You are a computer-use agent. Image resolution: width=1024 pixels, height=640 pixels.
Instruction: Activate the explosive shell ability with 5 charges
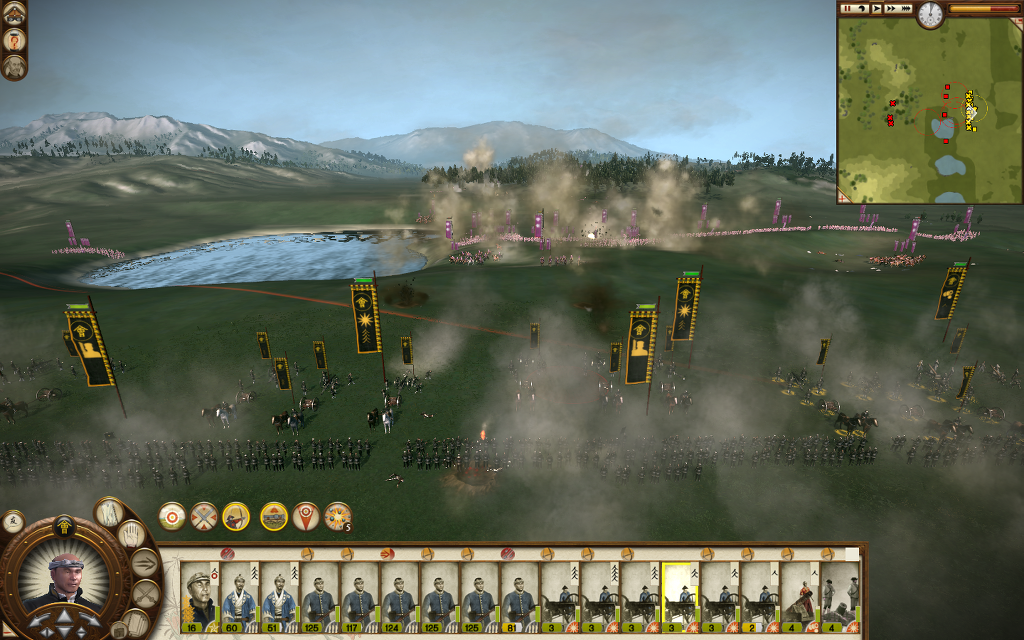coord(338,516)
